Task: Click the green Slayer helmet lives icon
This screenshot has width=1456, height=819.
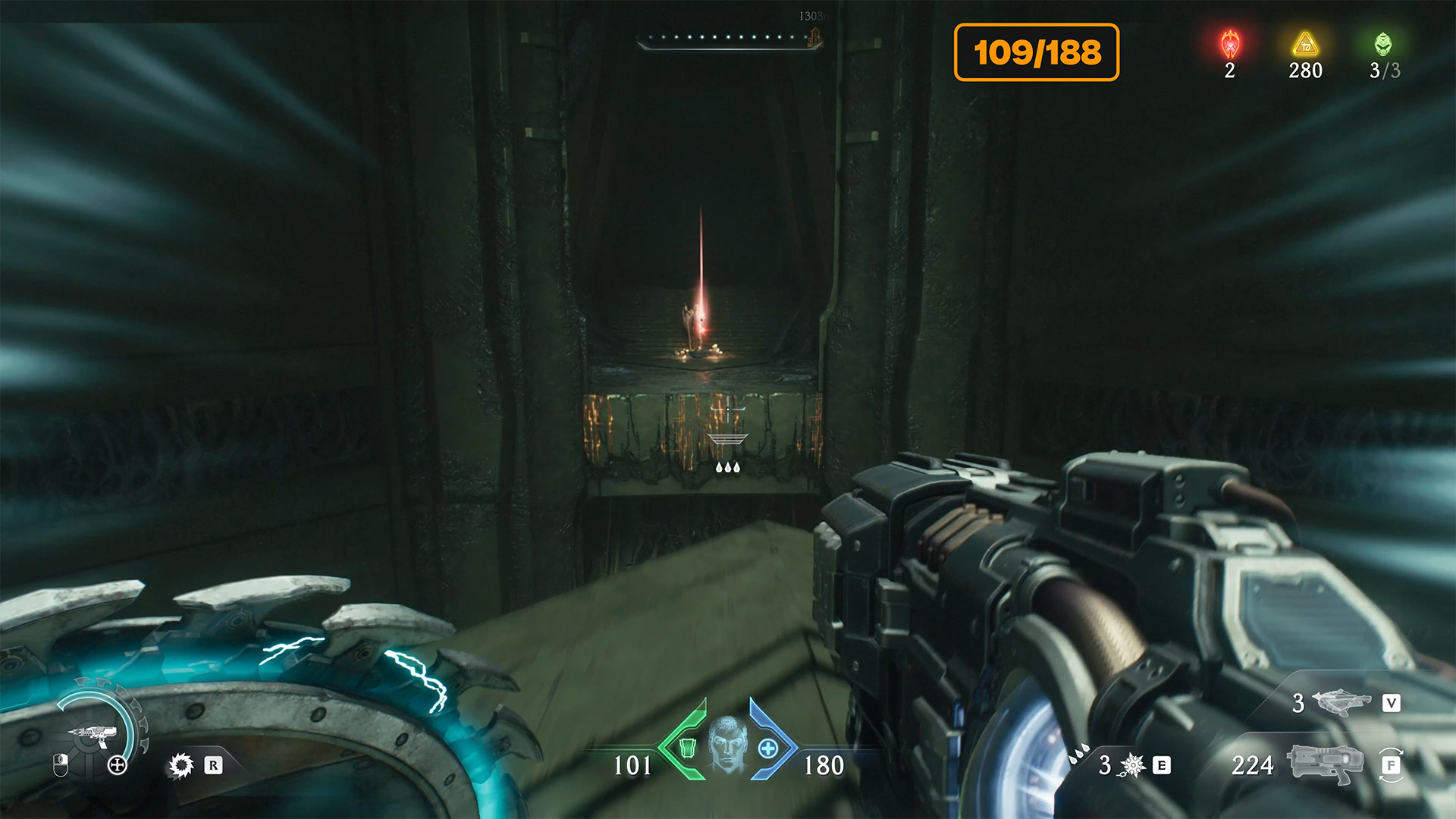Action: [1383, 44]
